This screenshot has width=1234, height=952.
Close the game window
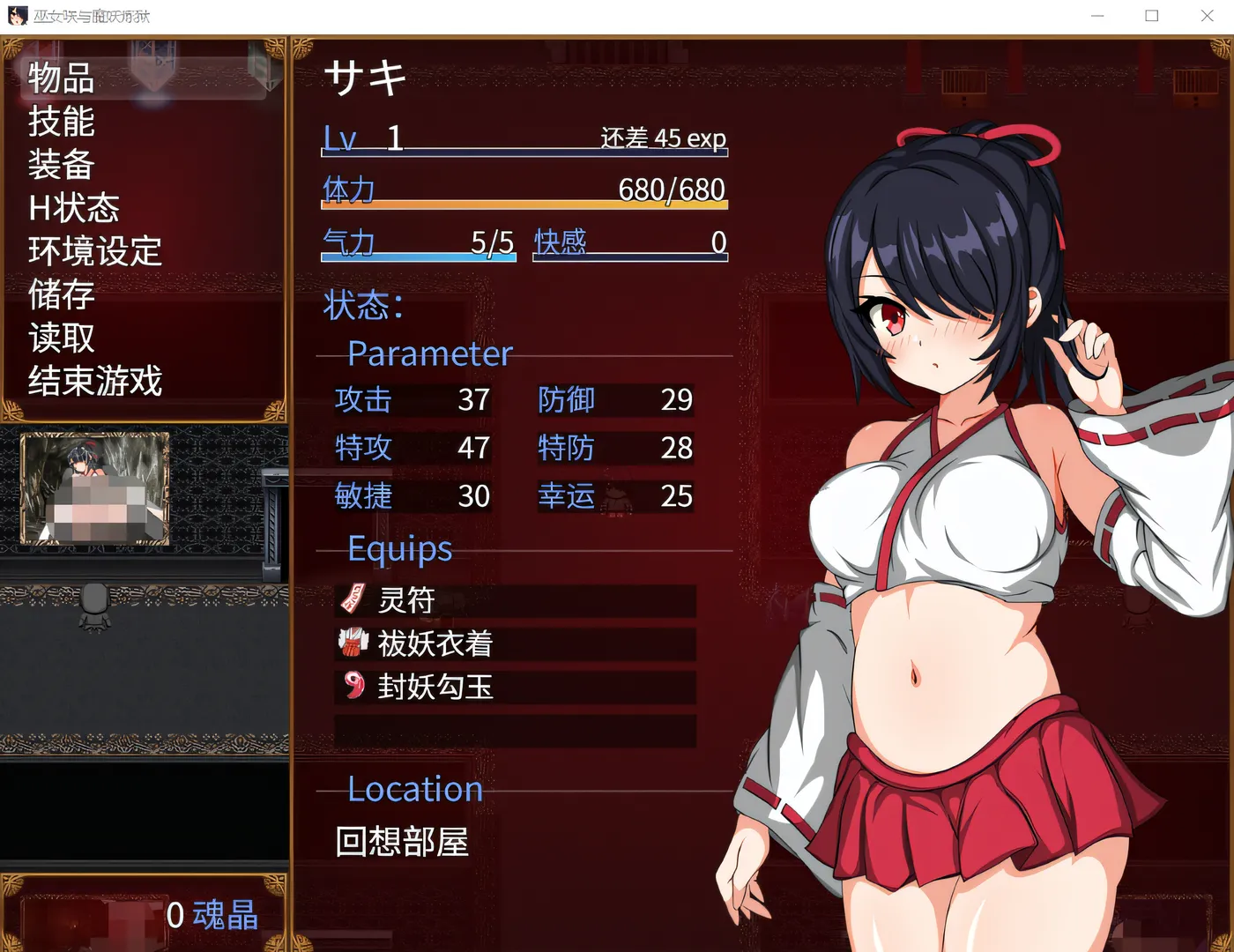tap(1207, 16)
